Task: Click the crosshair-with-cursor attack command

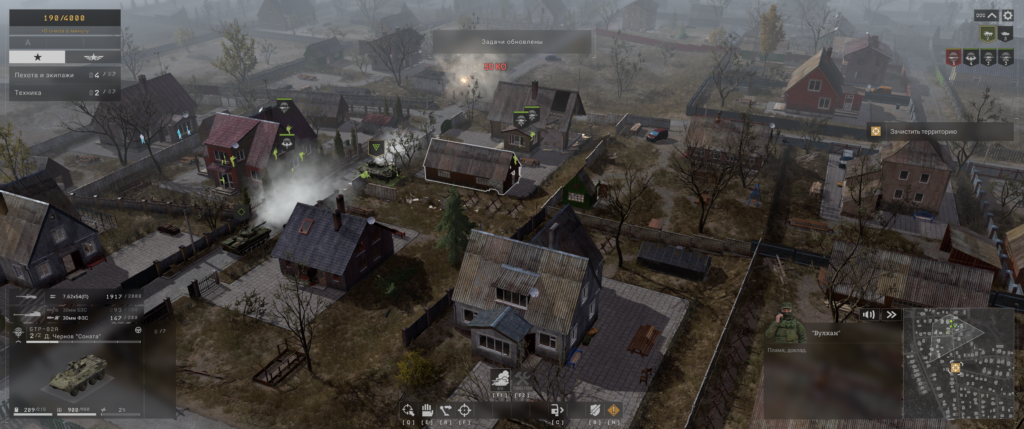Action: (x=408, y=409)
